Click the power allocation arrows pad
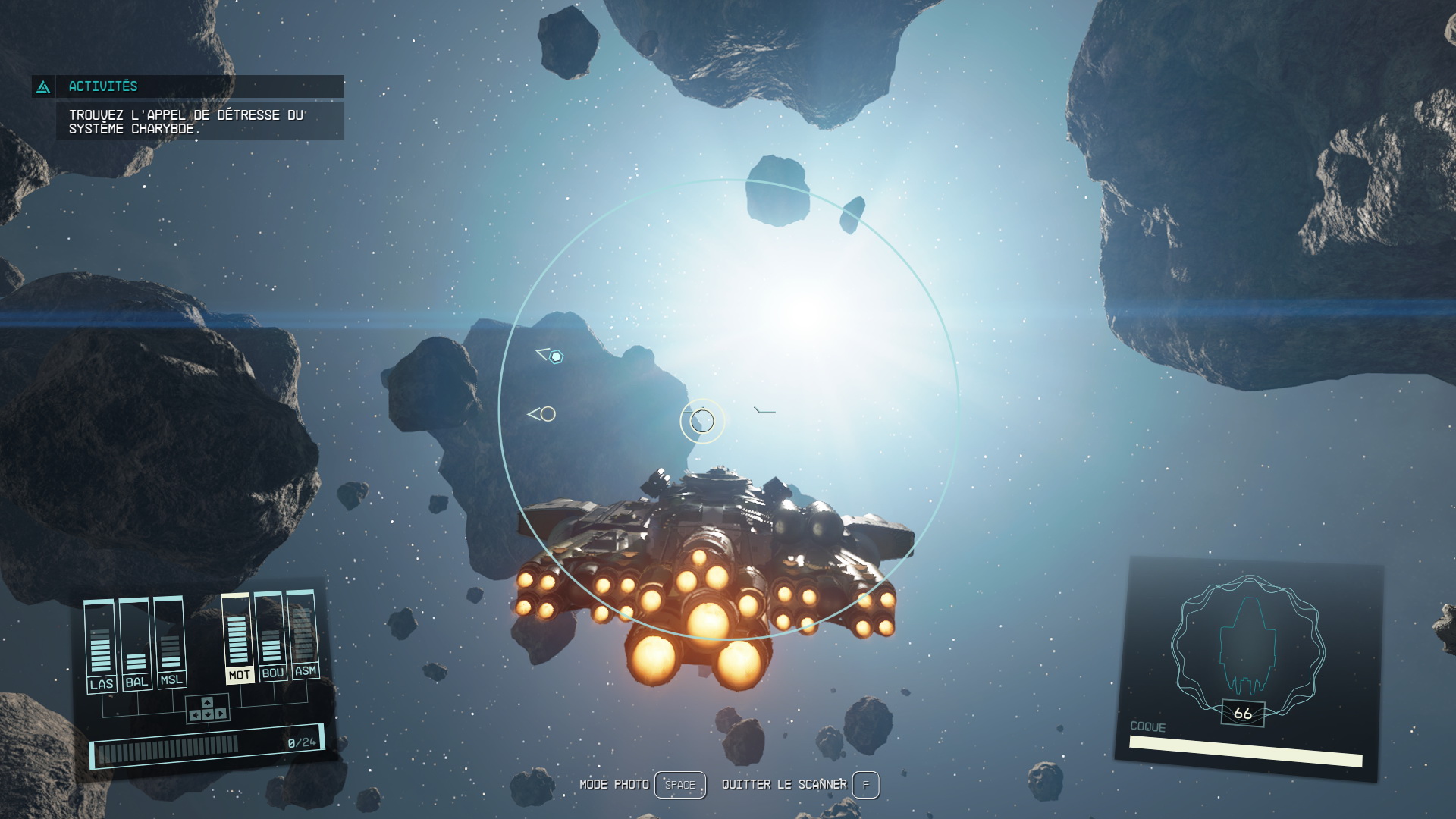This screenshot has width=1456, height=819. click(x=207, y=709)
